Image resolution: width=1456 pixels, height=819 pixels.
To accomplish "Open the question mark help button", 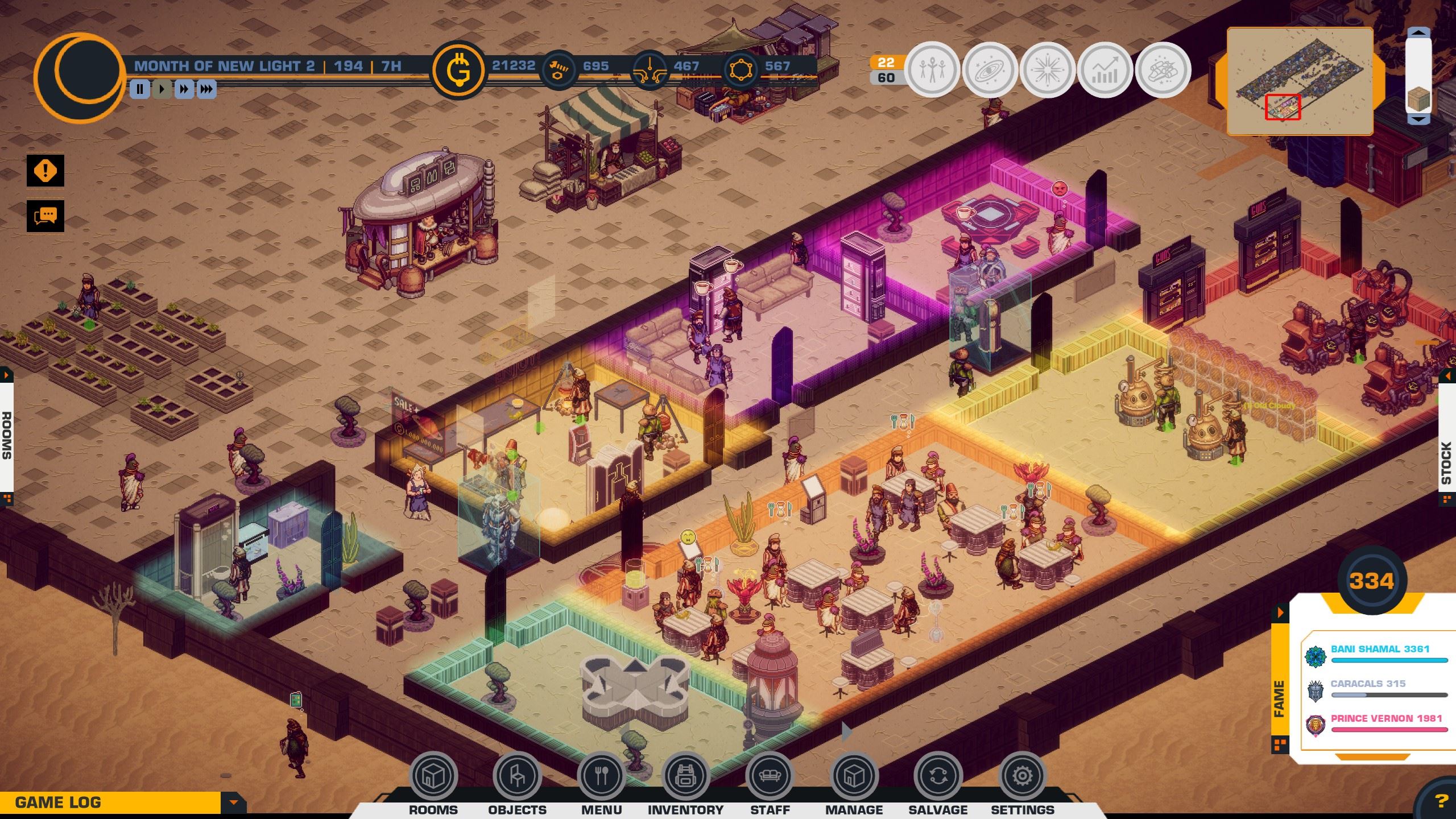I will [1440, 802].
